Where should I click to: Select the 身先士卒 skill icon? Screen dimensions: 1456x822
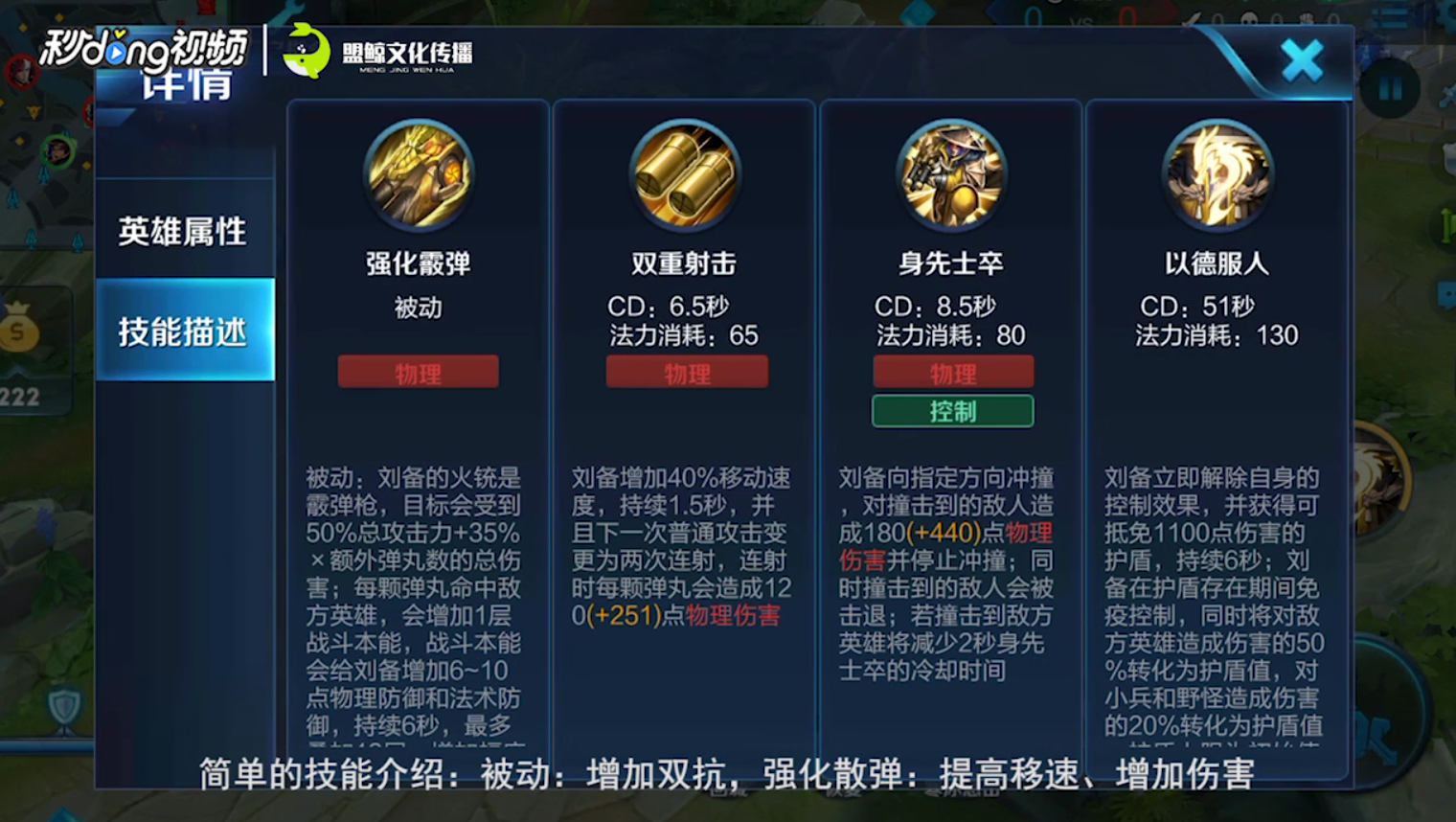point(951,175)
